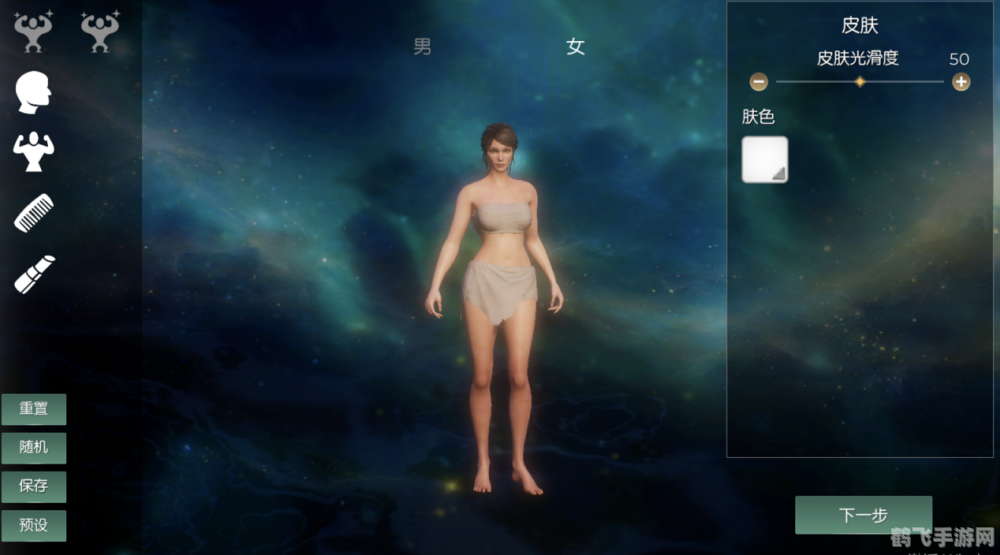
Task: Save the character with 保存
Action: point(34,486)
